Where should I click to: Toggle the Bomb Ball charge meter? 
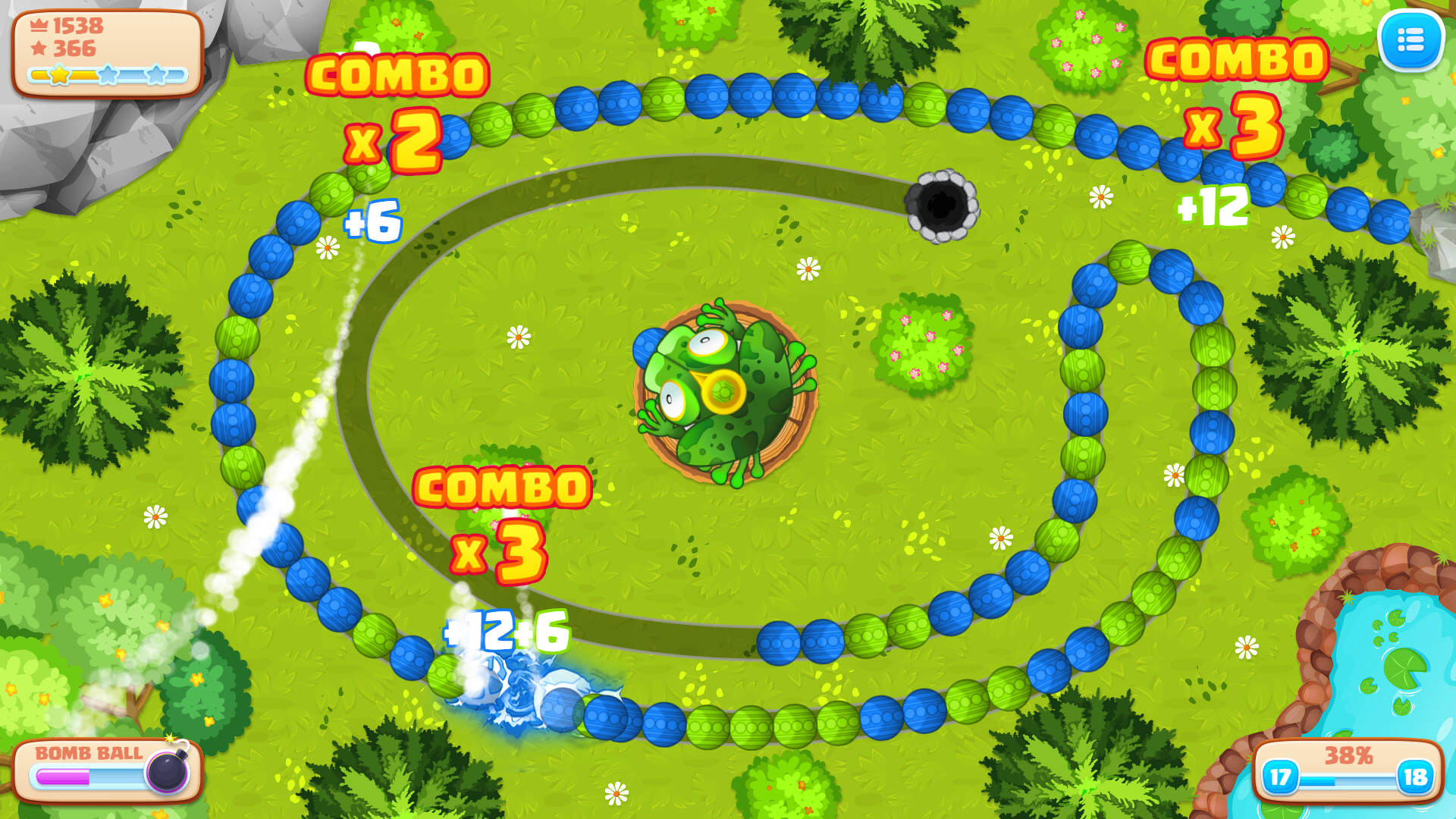[x=87, y=774]
